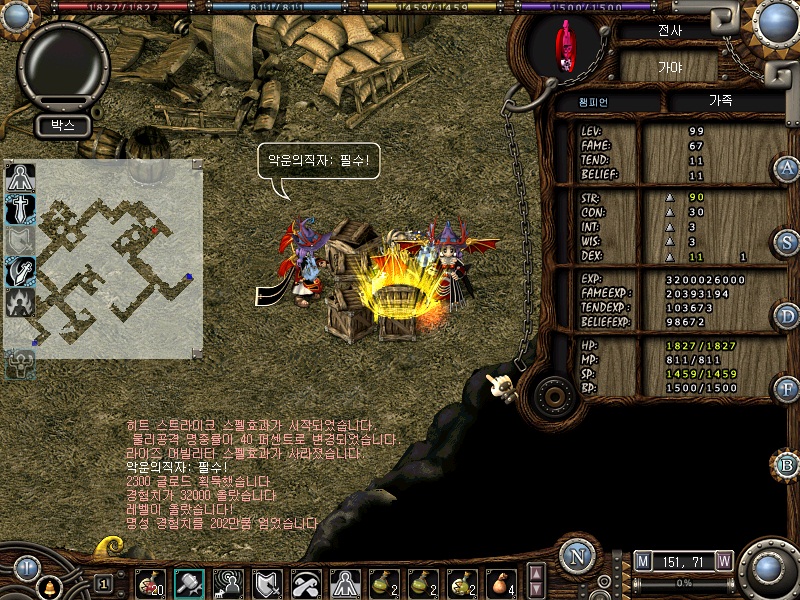This screenshot has height=600, width=800.
Task: Select the human figure skill in the hotbar
Action: coord(344,582)
